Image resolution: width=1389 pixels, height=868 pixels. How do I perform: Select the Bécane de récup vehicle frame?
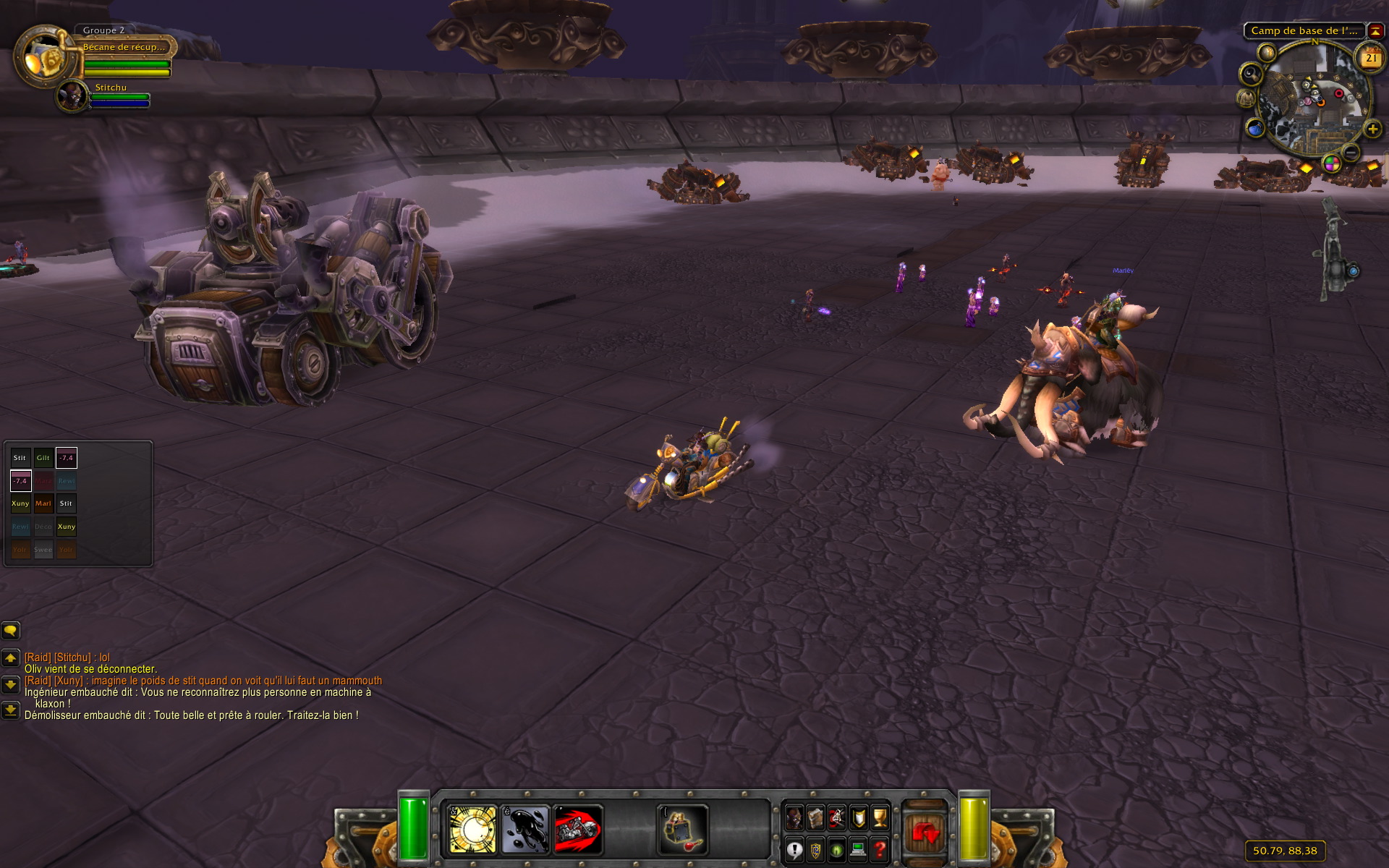point(124,47)
